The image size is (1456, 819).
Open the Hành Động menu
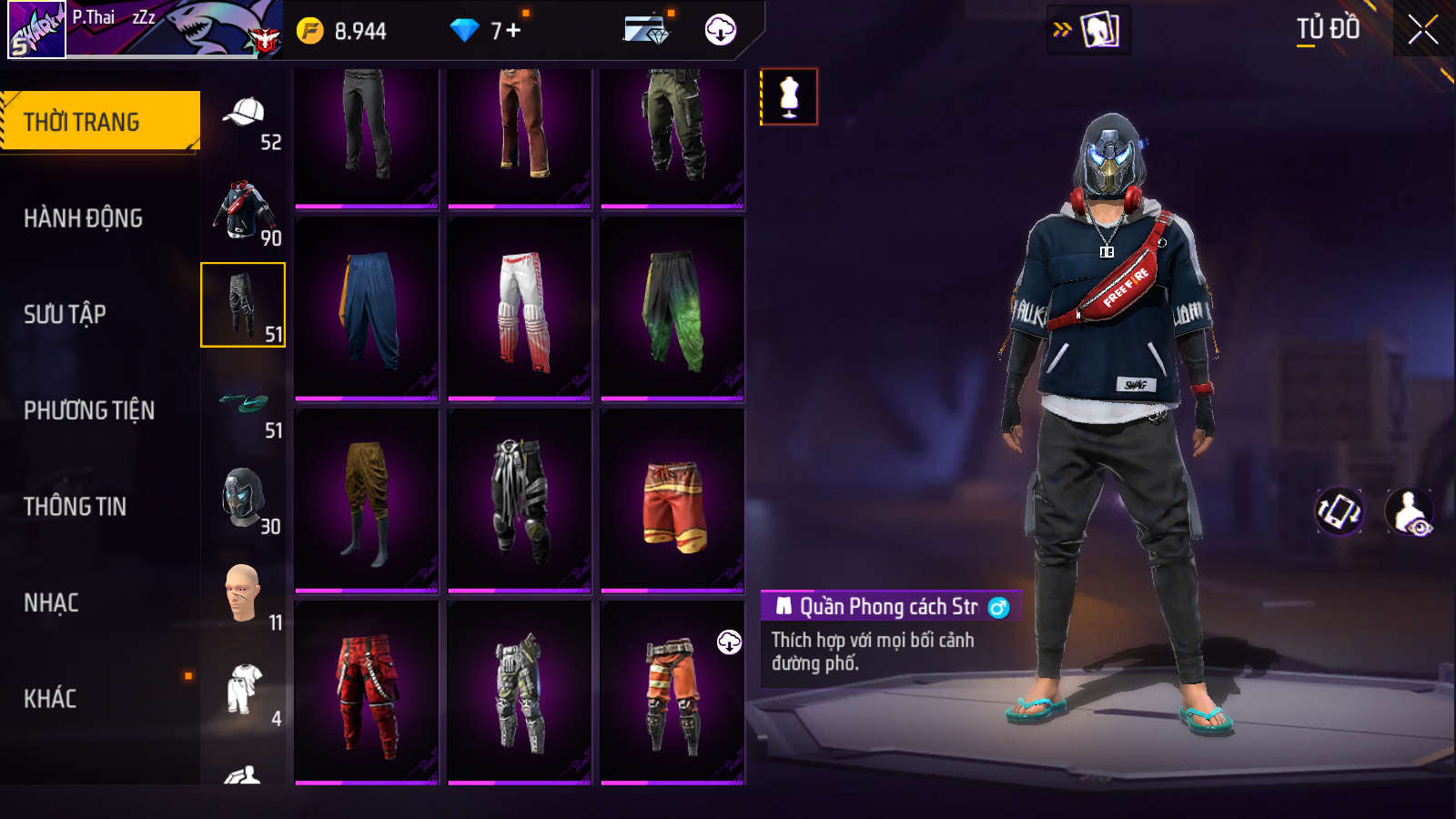[x=84, y=218]
